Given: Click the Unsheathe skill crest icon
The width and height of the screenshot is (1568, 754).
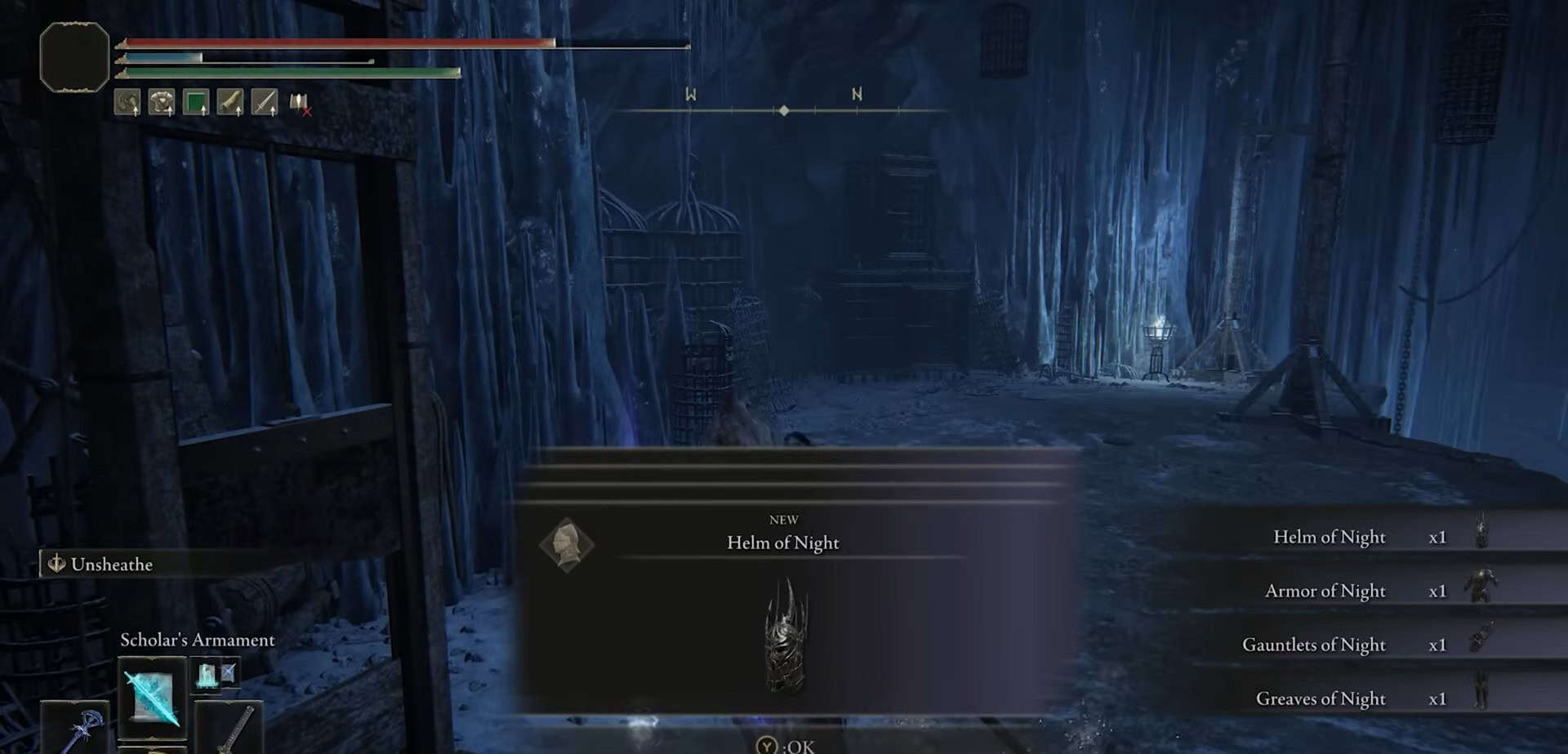Looking at the screenshot, I should point(56,563).
